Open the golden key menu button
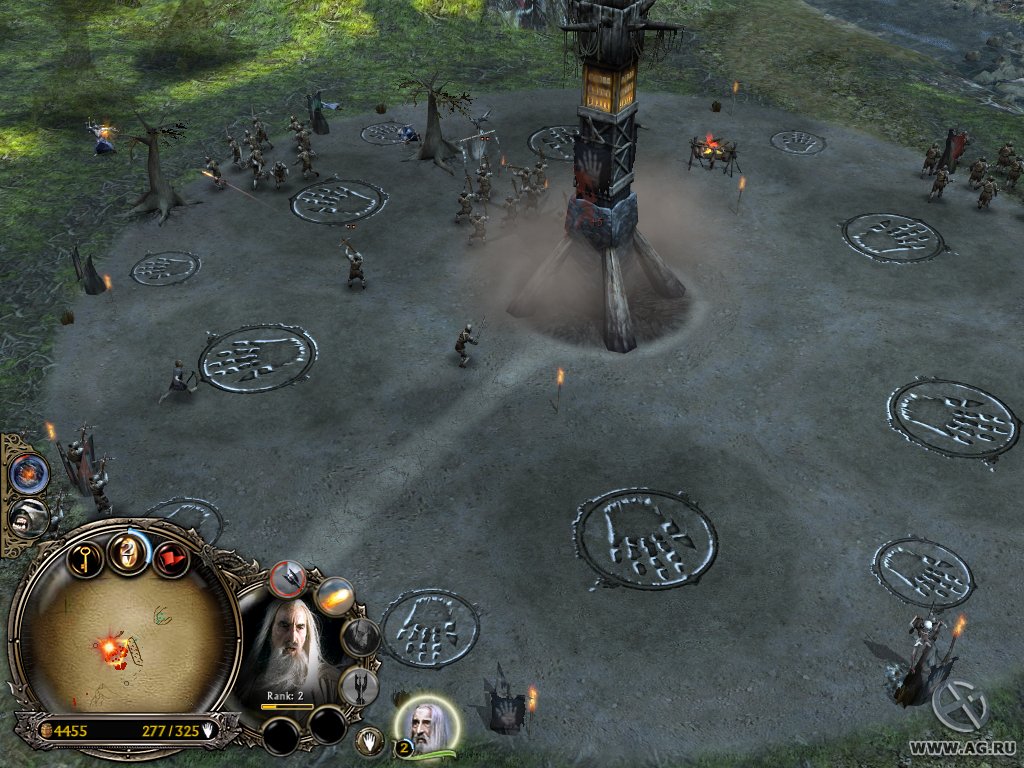The width and height of the screenshot is (1024, 768). coord(86,558)
